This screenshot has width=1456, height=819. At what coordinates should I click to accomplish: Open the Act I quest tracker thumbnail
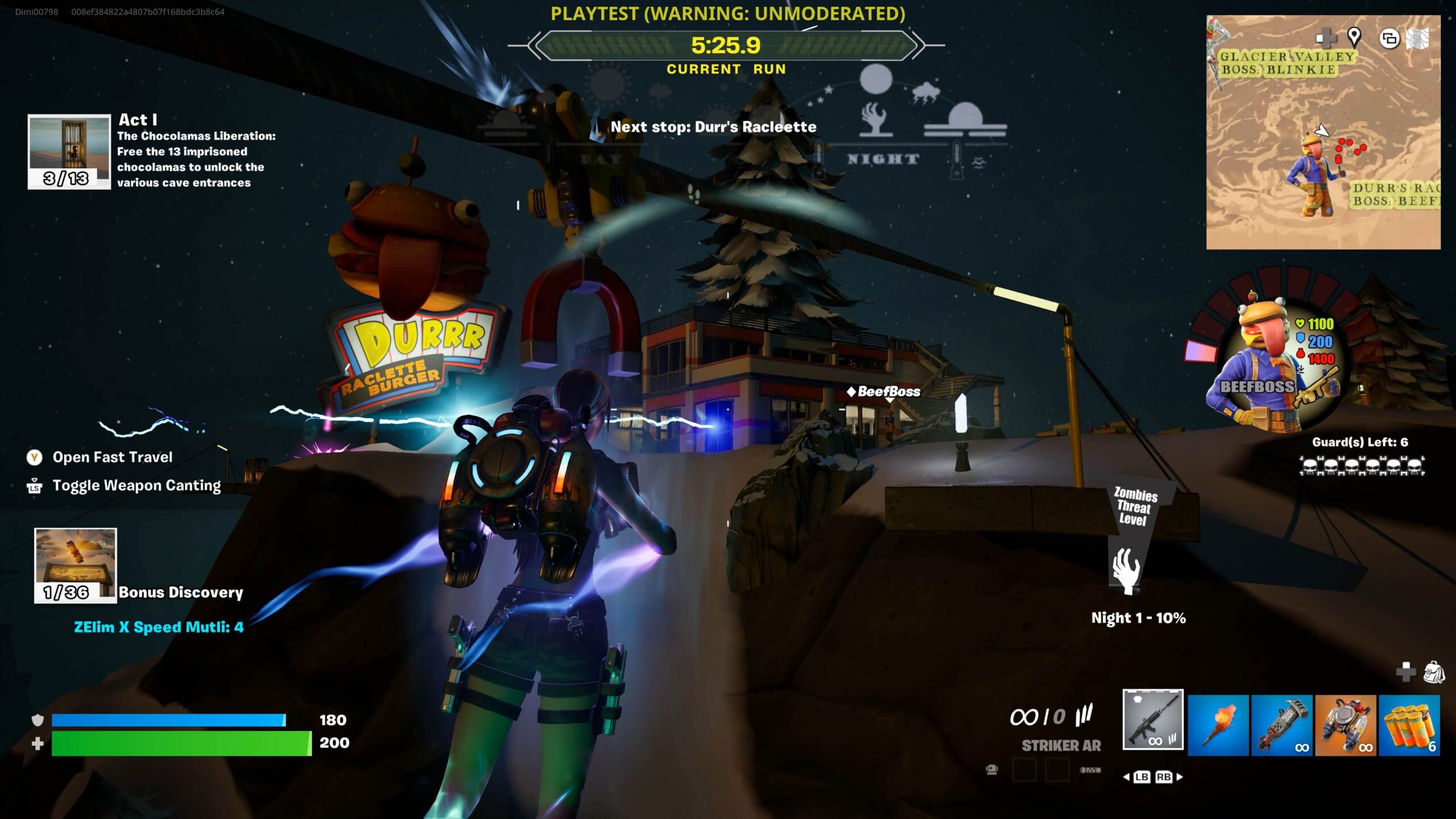click(x=69, y=151)
